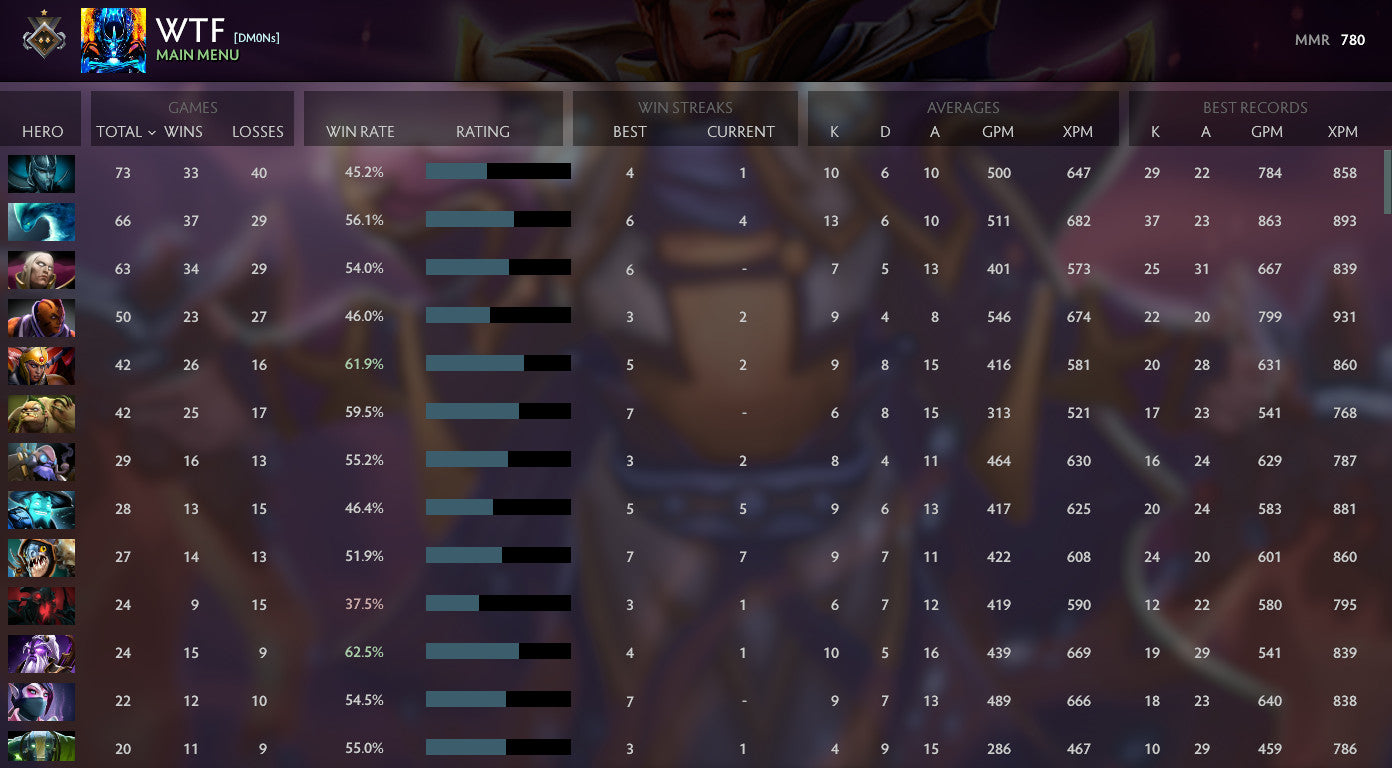Open Pudge's hero details from his portrait
The image size is (1392, 768).
(x=41, y=413)
